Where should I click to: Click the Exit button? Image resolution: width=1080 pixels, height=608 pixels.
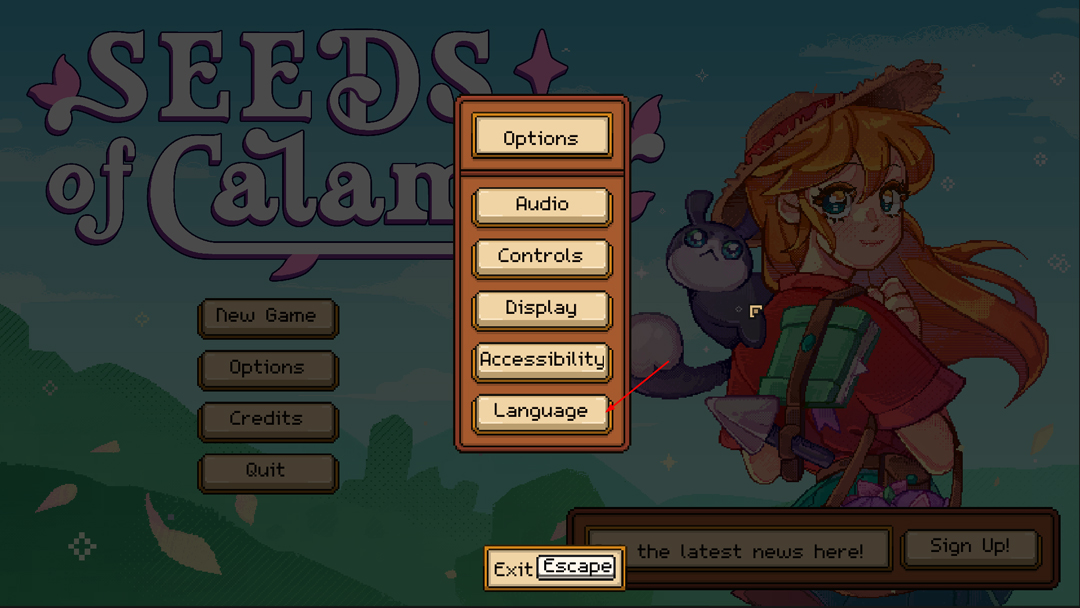(554, 568)
